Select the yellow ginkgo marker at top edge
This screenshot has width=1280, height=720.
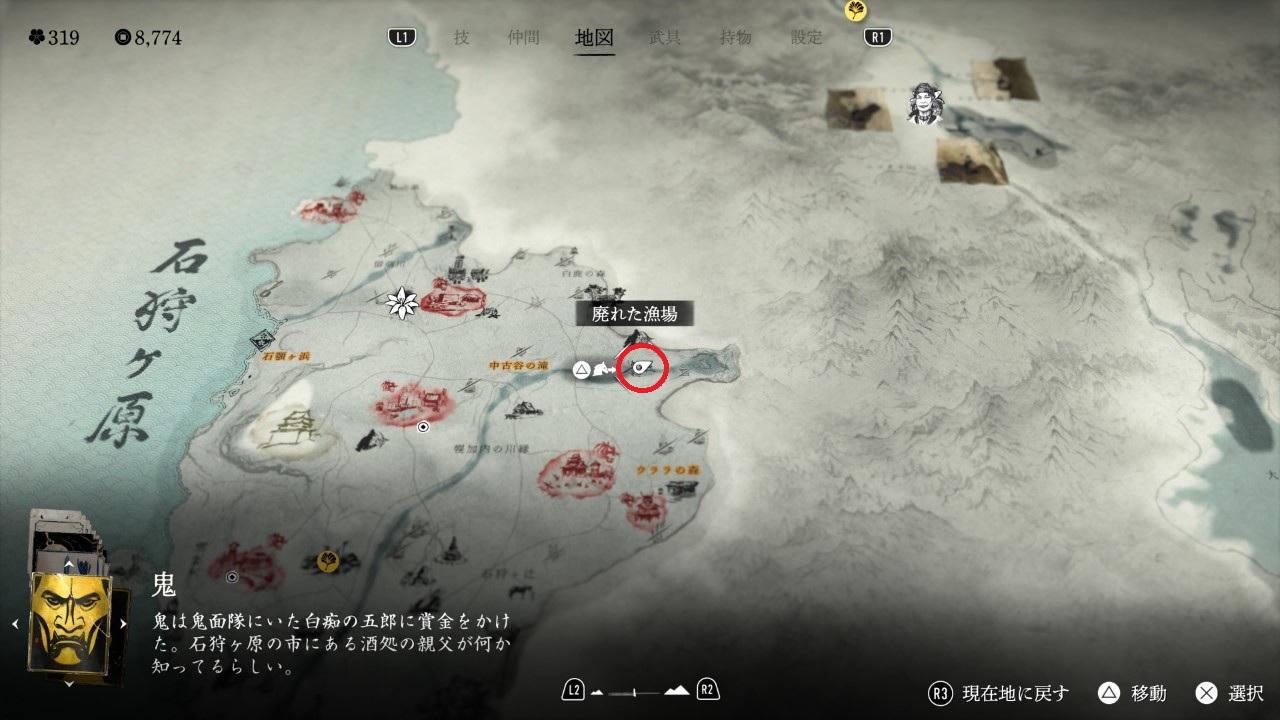coord(855,10)
